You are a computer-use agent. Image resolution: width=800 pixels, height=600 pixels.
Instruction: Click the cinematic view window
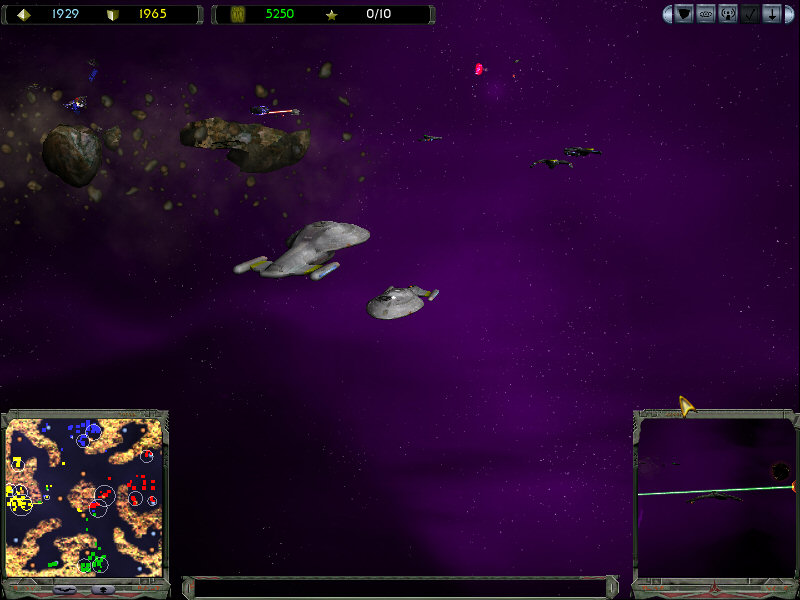[715, 496]
